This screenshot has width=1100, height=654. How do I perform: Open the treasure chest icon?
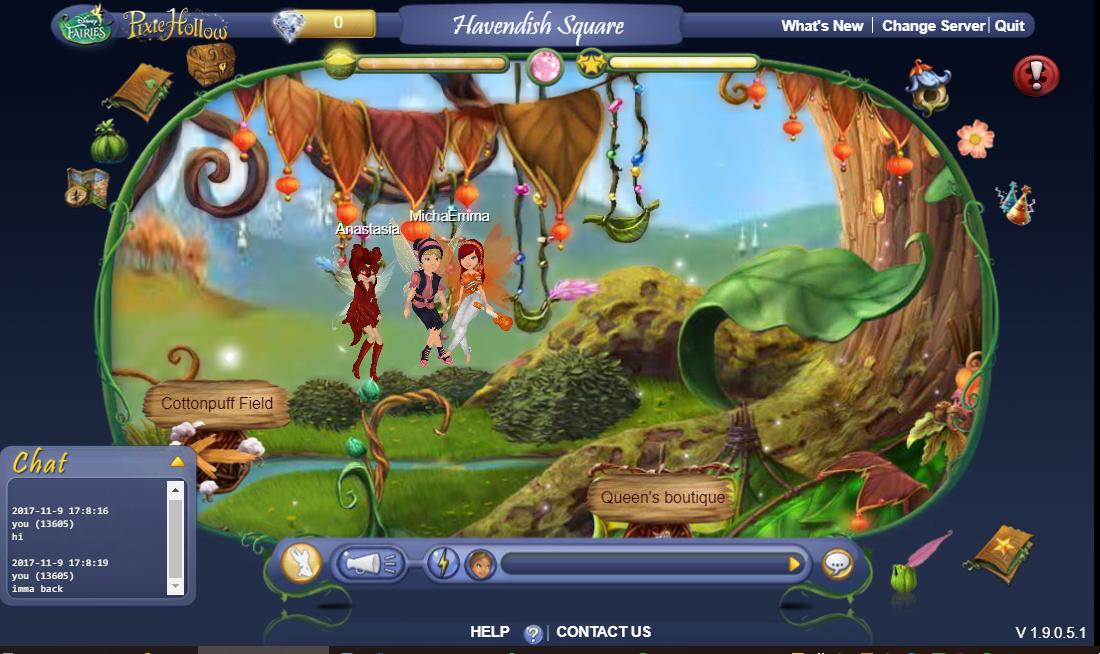click(211, 63)
